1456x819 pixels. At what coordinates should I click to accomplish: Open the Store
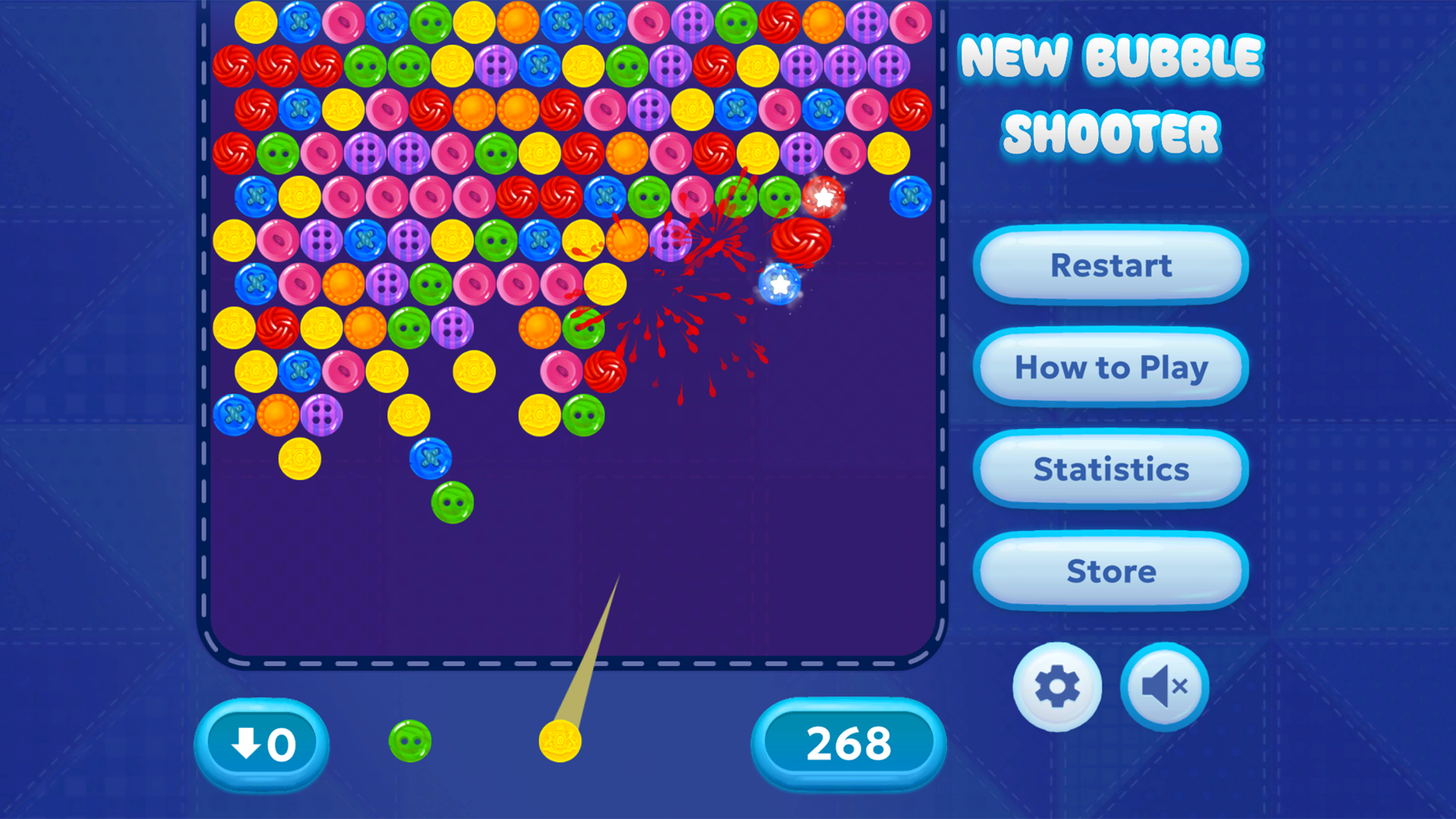pyautogui.click(x=1110, y=572)
